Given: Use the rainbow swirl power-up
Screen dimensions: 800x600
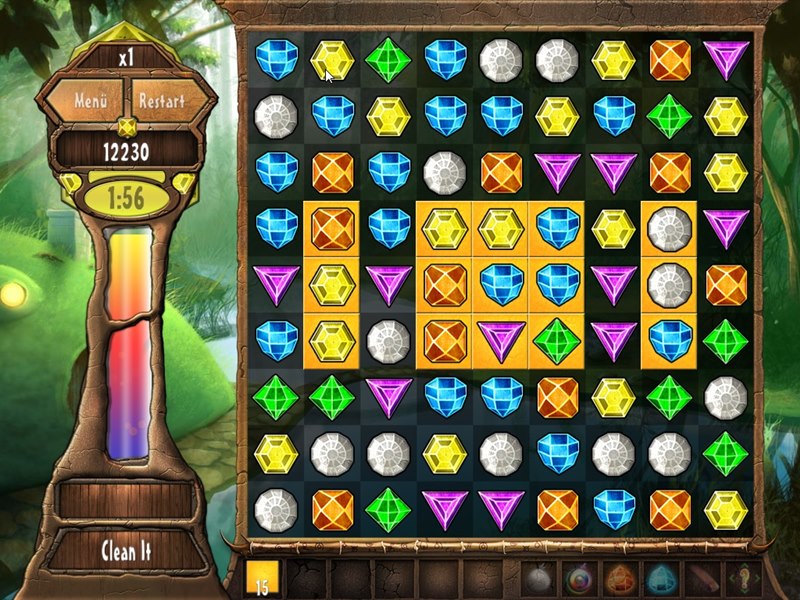Looking at the screenshot, I should [x=579, y=579].
